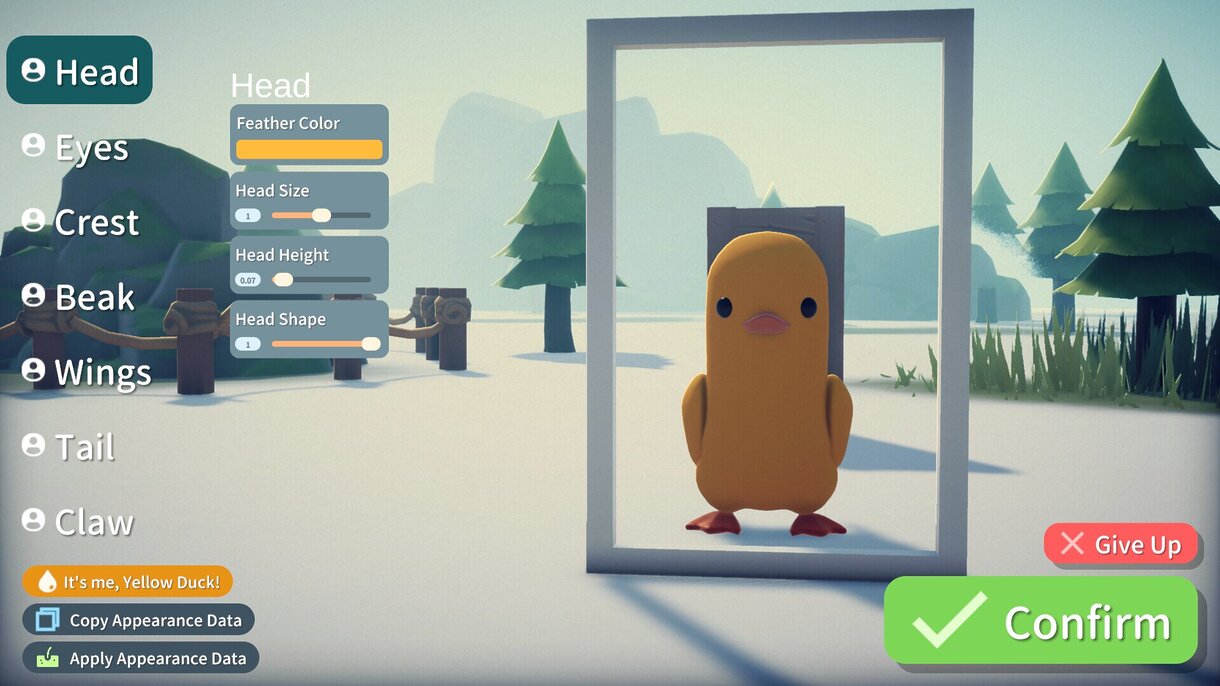Click the red Give Up button
1220x686 pixels.
(1121, 544)
